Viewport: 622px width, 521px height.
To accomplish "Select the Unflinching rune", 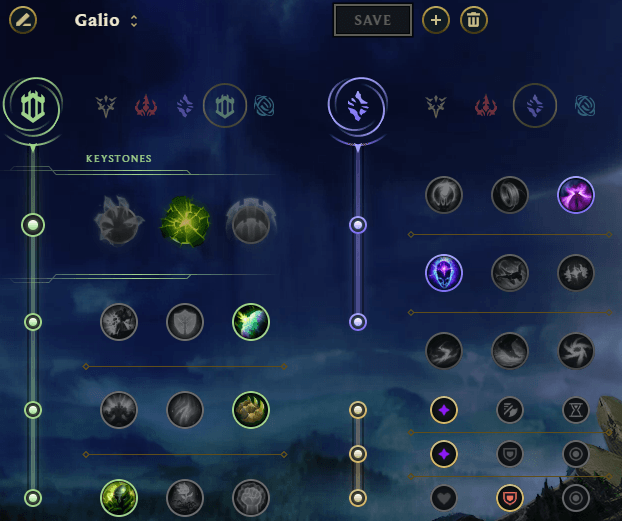I will pos(250,497).
